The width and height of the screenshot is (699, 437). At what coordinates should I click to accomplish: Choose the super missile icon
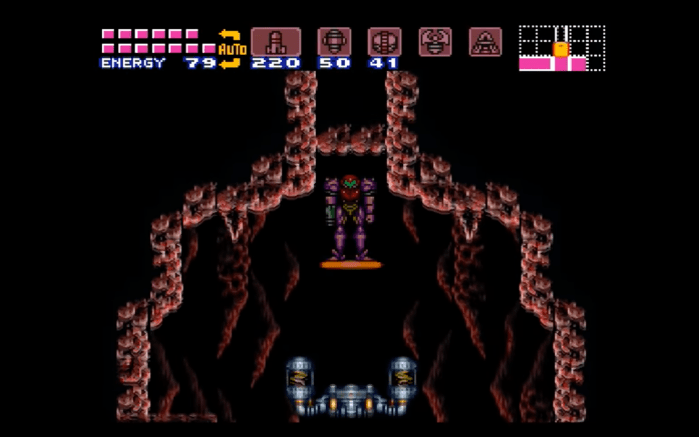click(x=334, y=42)
